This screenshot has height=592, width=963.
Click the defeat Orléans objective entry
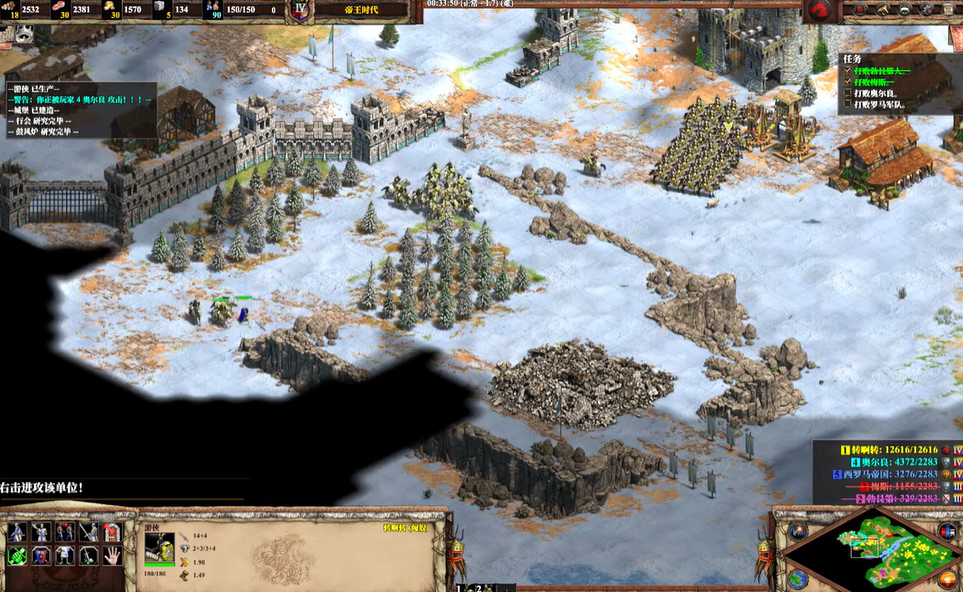[x=880, y=93]
